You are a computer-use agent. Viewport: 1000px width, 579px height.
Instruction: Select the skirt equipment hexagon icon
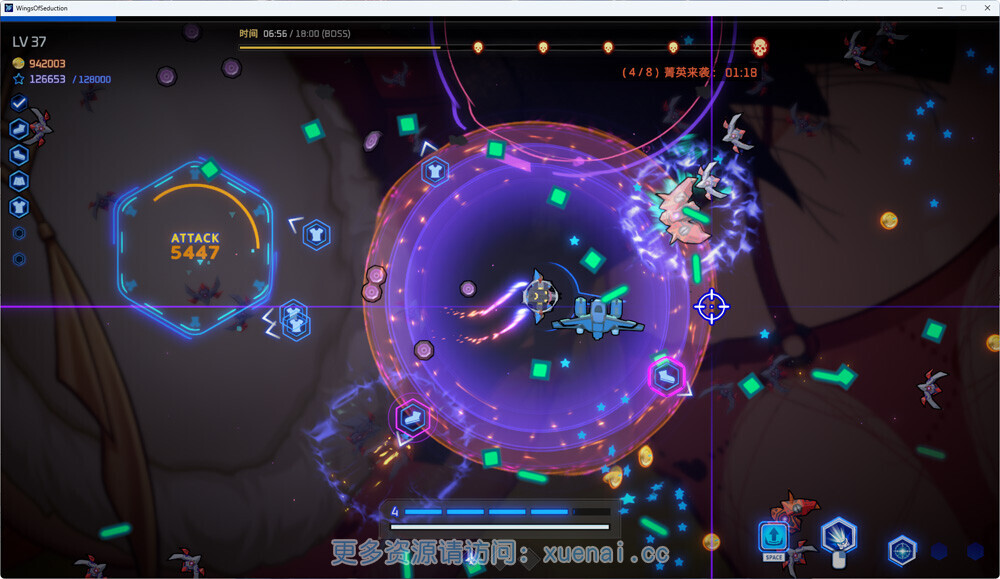pyautogui.click(x=19, y=181)
